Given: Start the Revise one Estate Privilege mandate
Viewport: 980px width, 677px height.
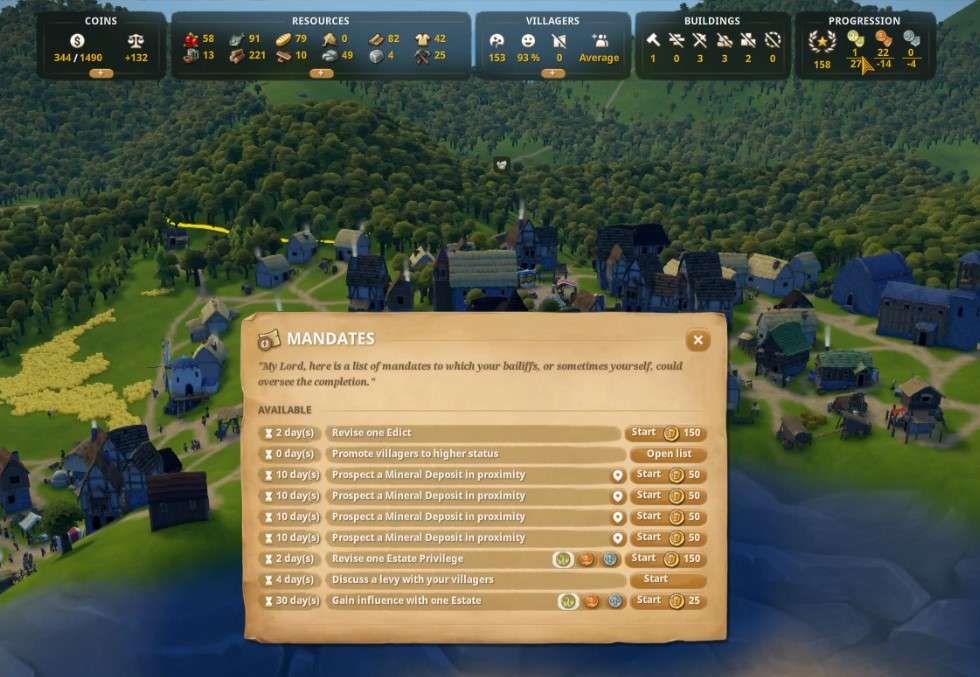Looking at the screenshot, I should (666, 559).
